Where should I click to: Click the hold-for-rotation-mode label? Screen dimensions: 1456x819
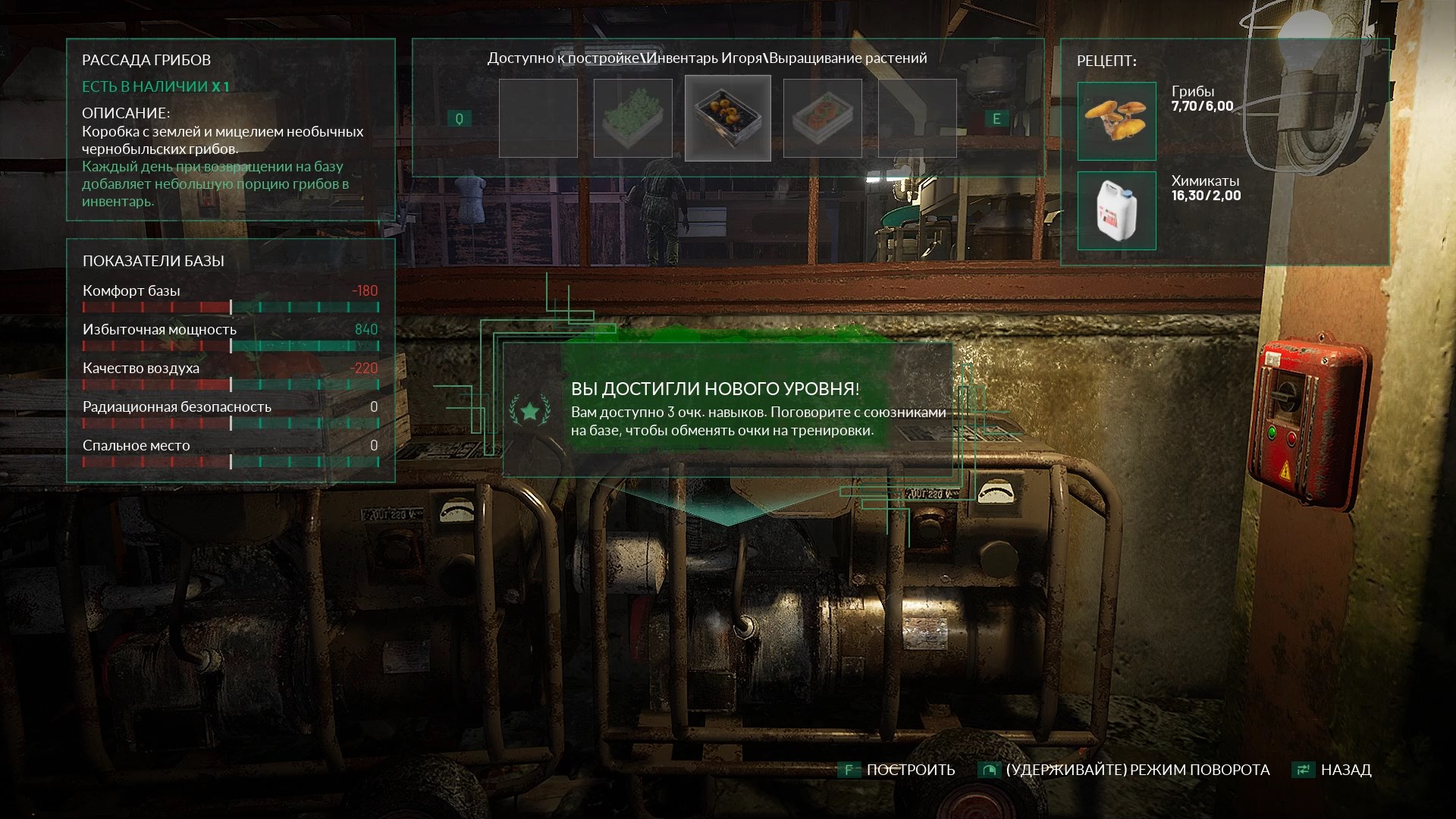(1137, 770)
